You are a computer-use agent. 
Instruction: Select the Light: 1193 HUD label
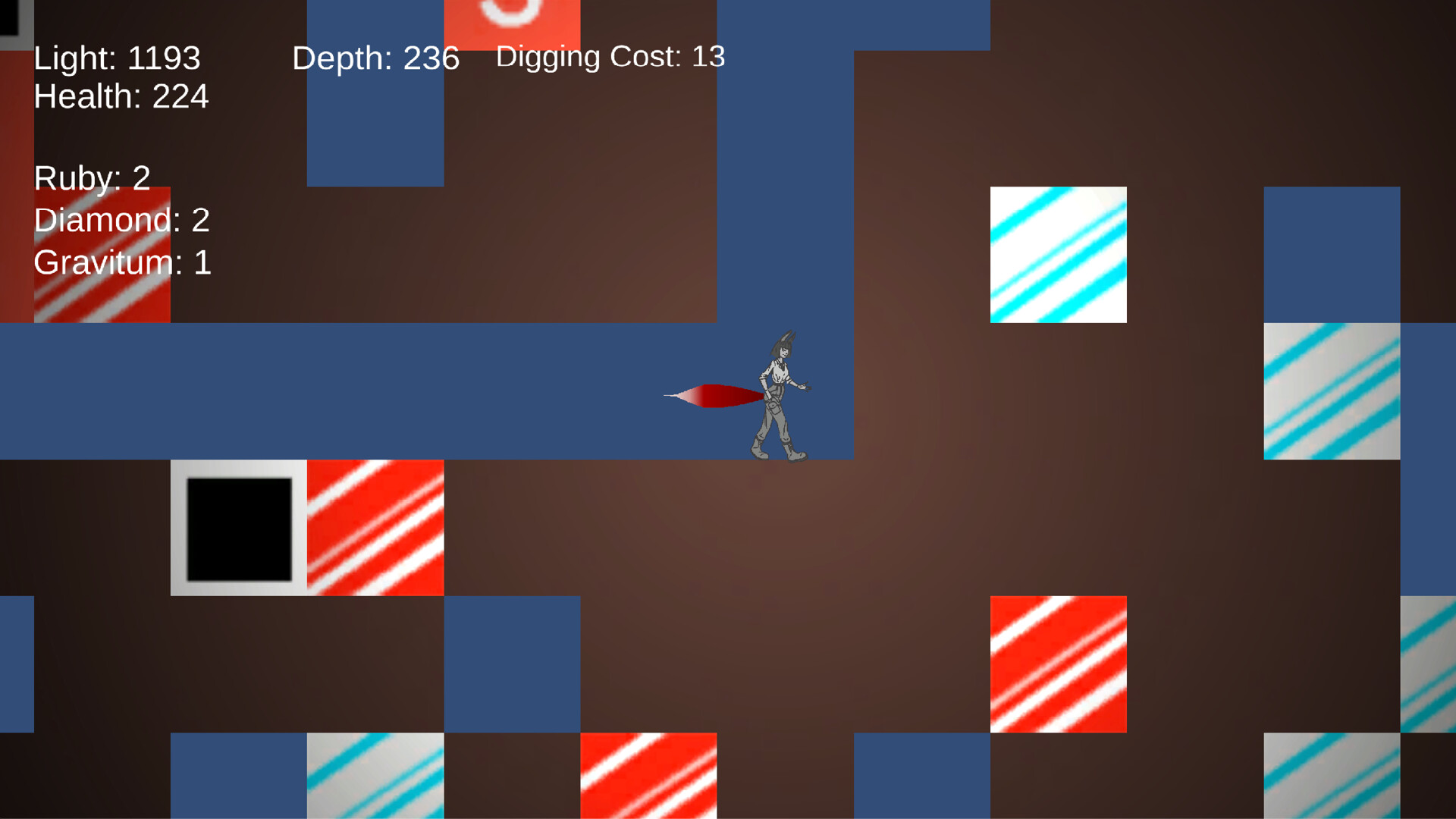click(x=117, y=58)
